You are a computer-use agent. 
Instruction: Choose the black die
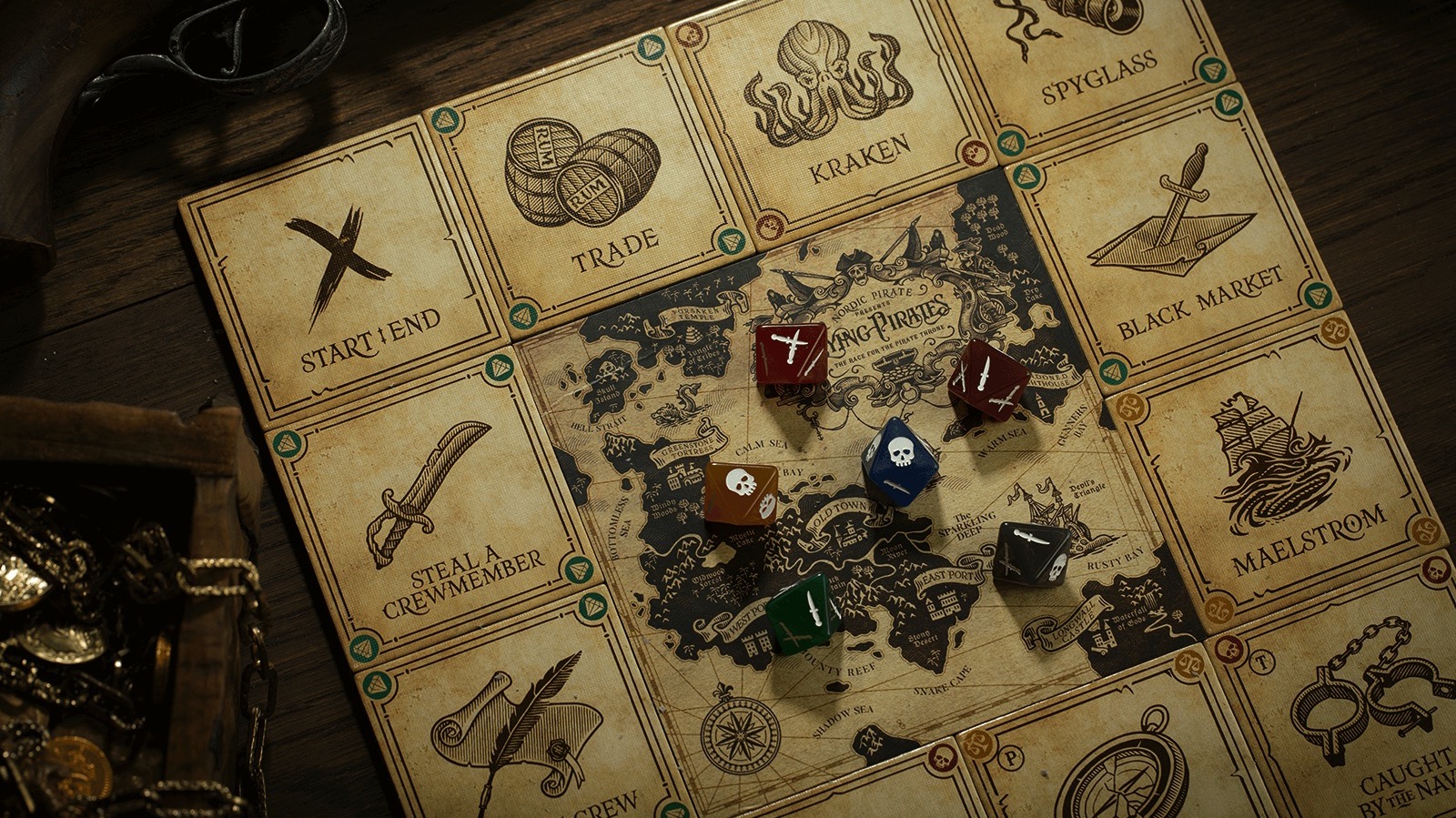click(x=1032, y=551)
